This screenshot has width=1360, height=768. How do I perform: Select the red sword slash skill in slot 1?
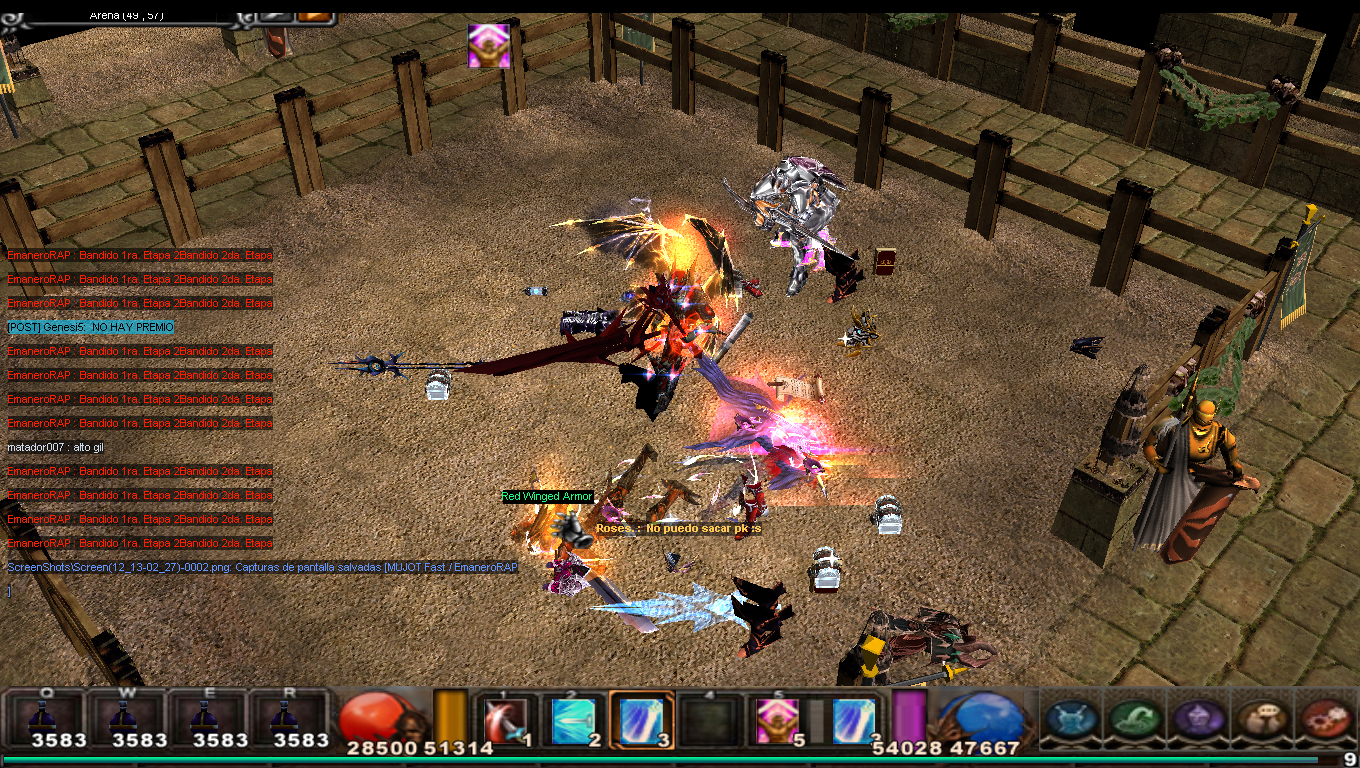pyautogui.click(x=505, y=720)
